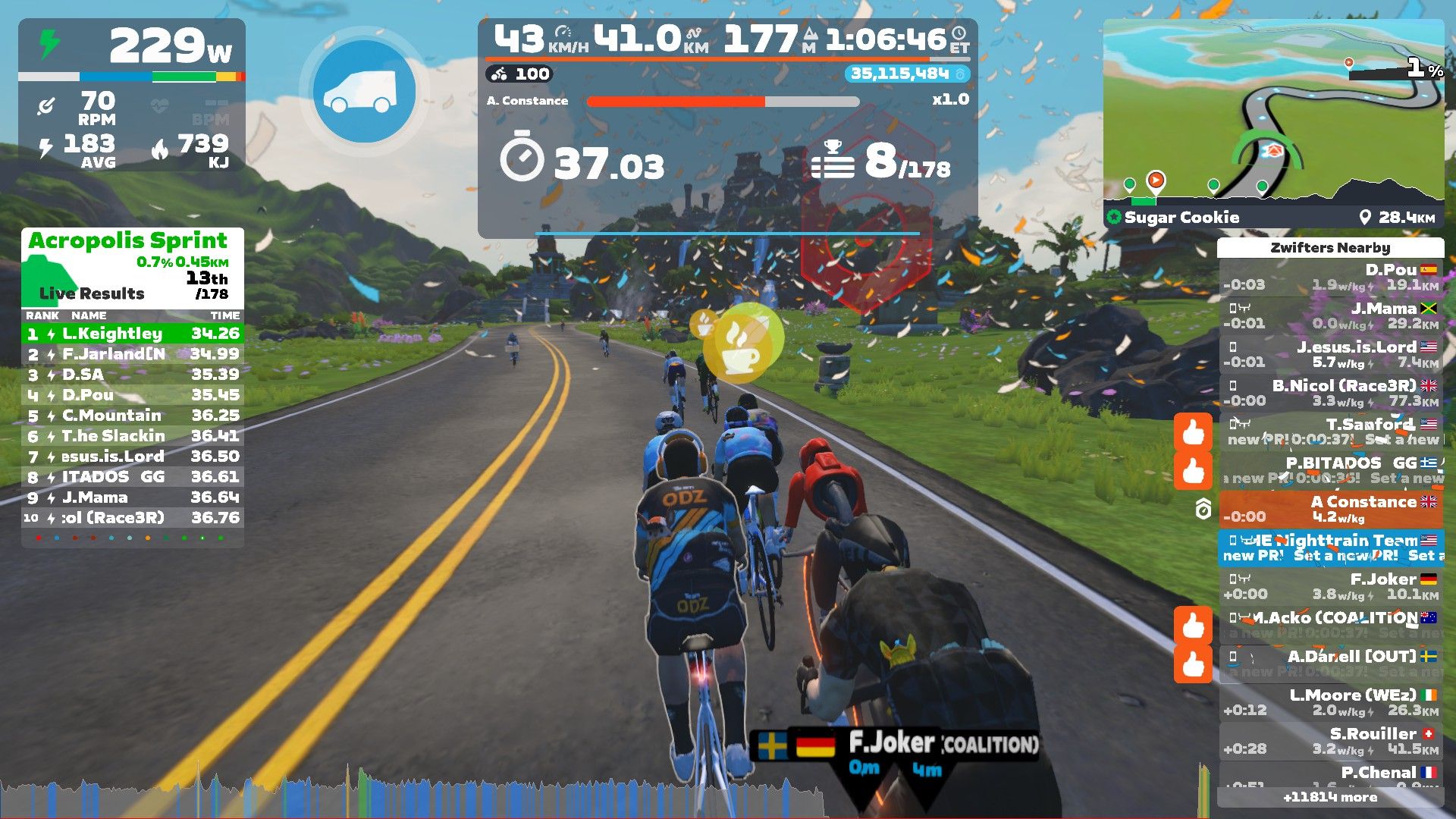Select J.Mama in the nearby riders list
This screenshot has width=1456, height=819.
tap(1331, 316)
